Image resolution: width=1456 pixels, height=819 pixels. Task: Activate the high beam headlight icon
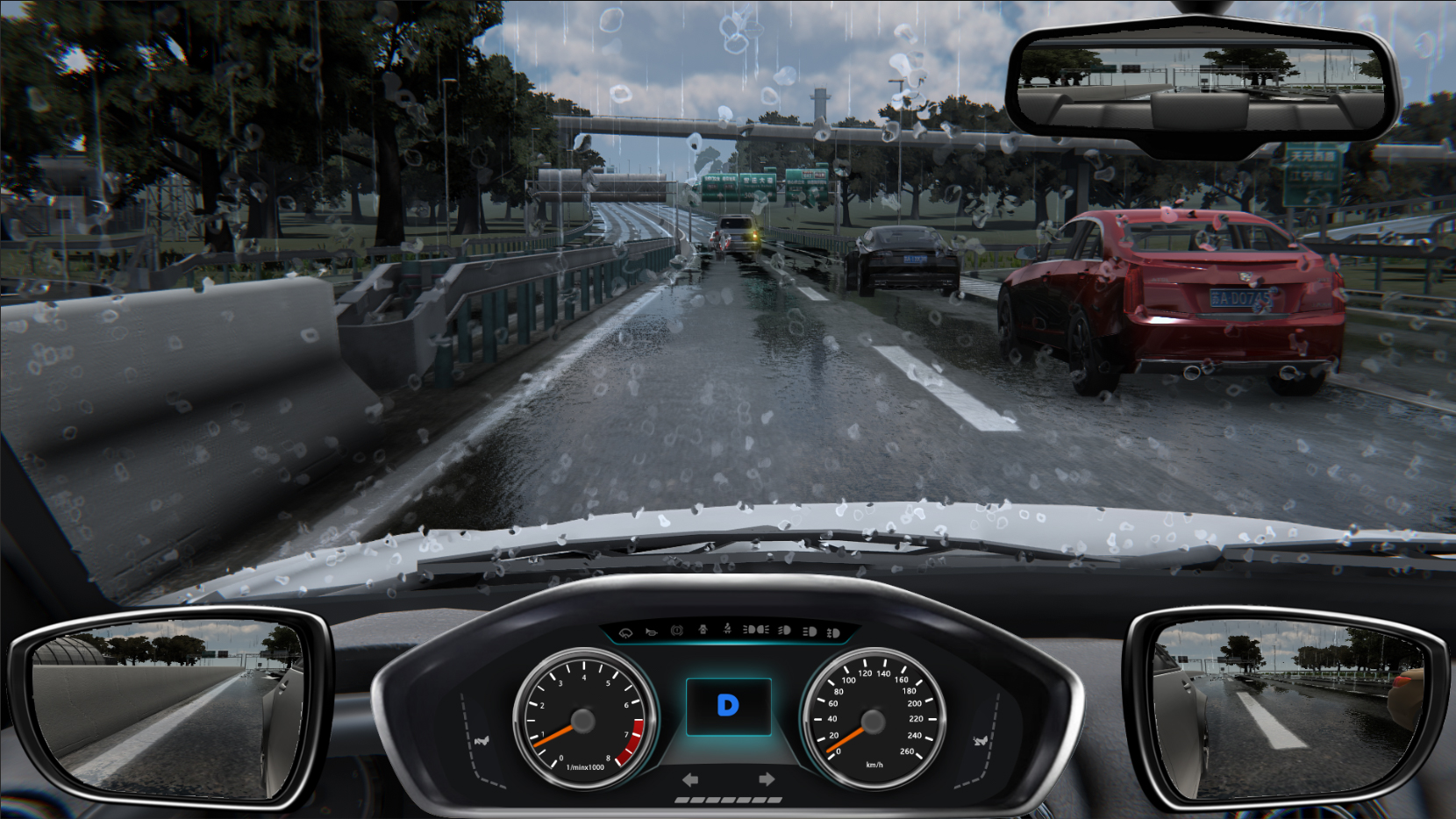coord(810,631)
